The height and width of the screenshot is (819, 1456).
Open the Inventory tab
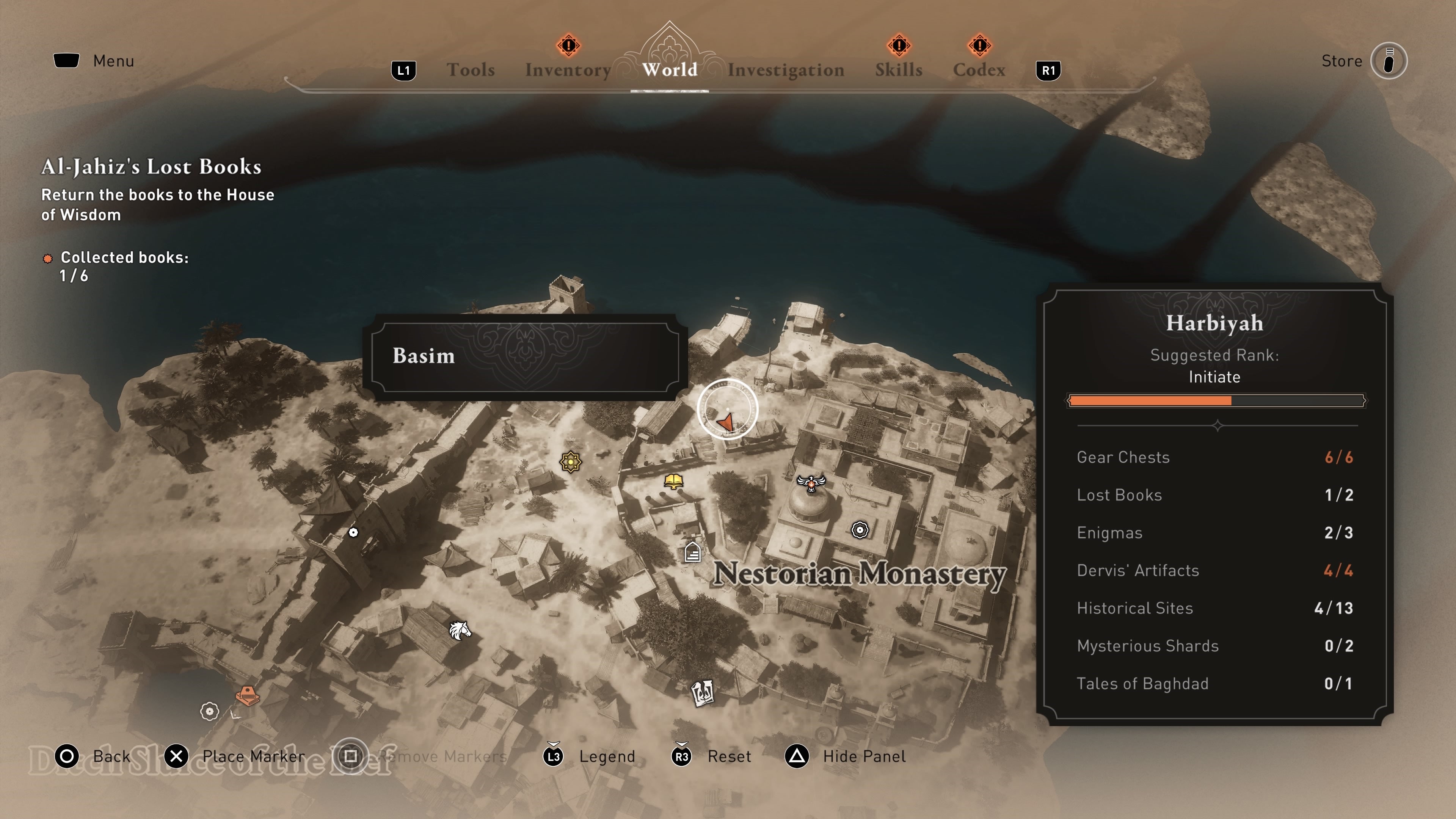pyautogui.click(x=568, y=69)
